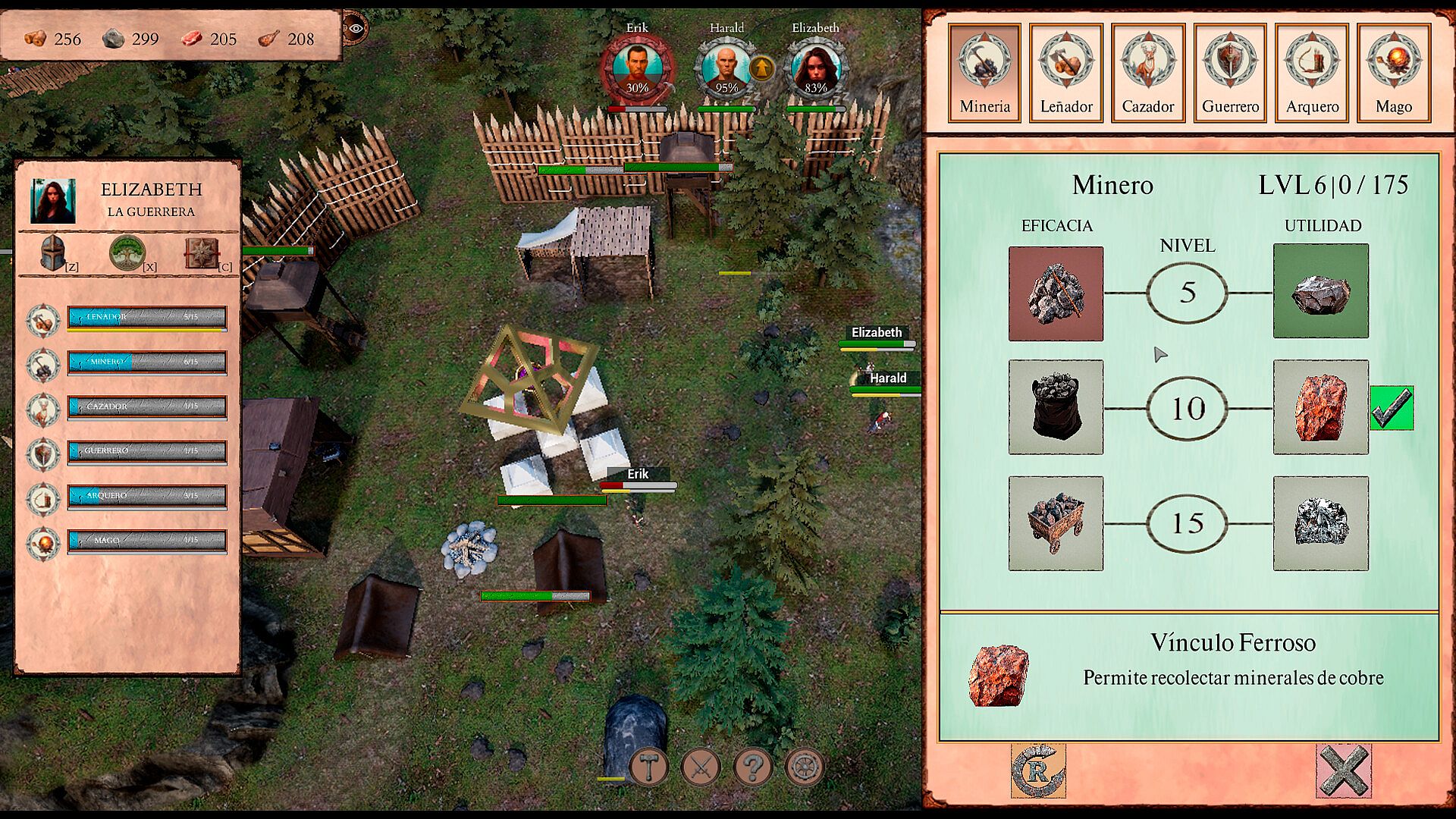Select the level 15 silver ore utility skill
The height and width of the screenshot is (819, 1456).
tap(1320, 523)
